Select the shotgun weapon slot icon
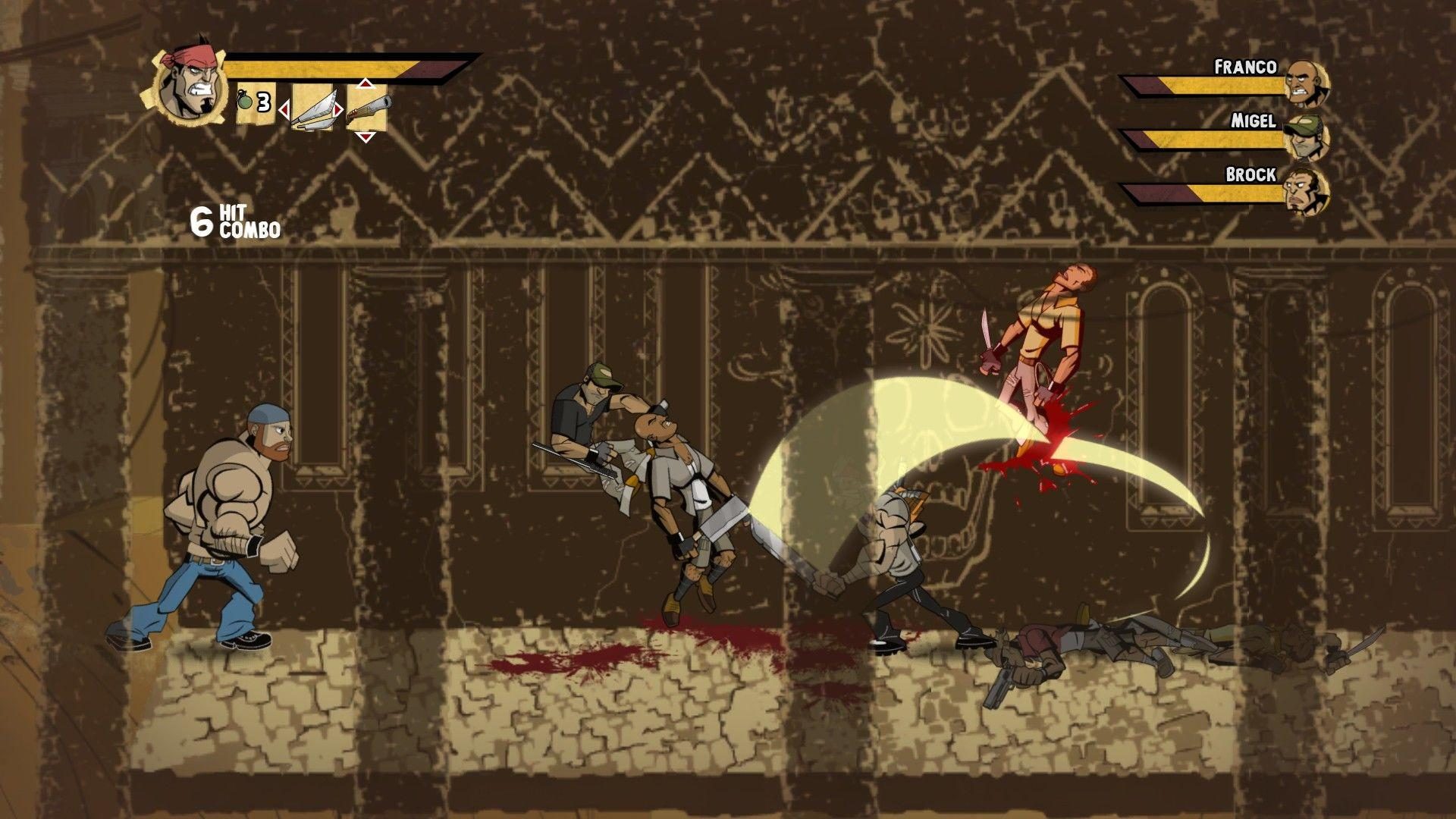This screenshot has height=819, width=1456. point(369,108)
